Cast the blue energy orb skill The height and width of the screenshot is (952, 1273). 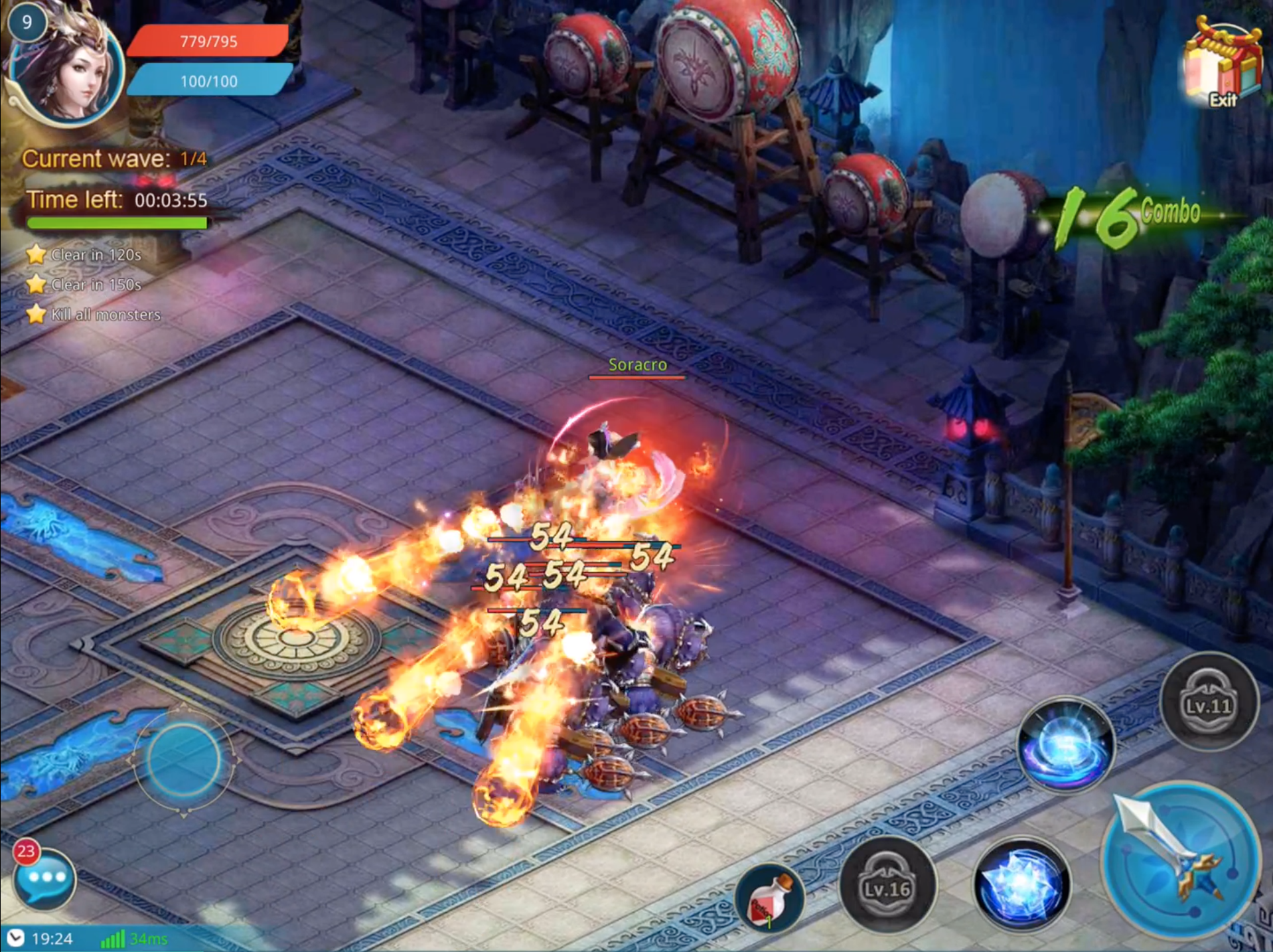point(1066,745)
